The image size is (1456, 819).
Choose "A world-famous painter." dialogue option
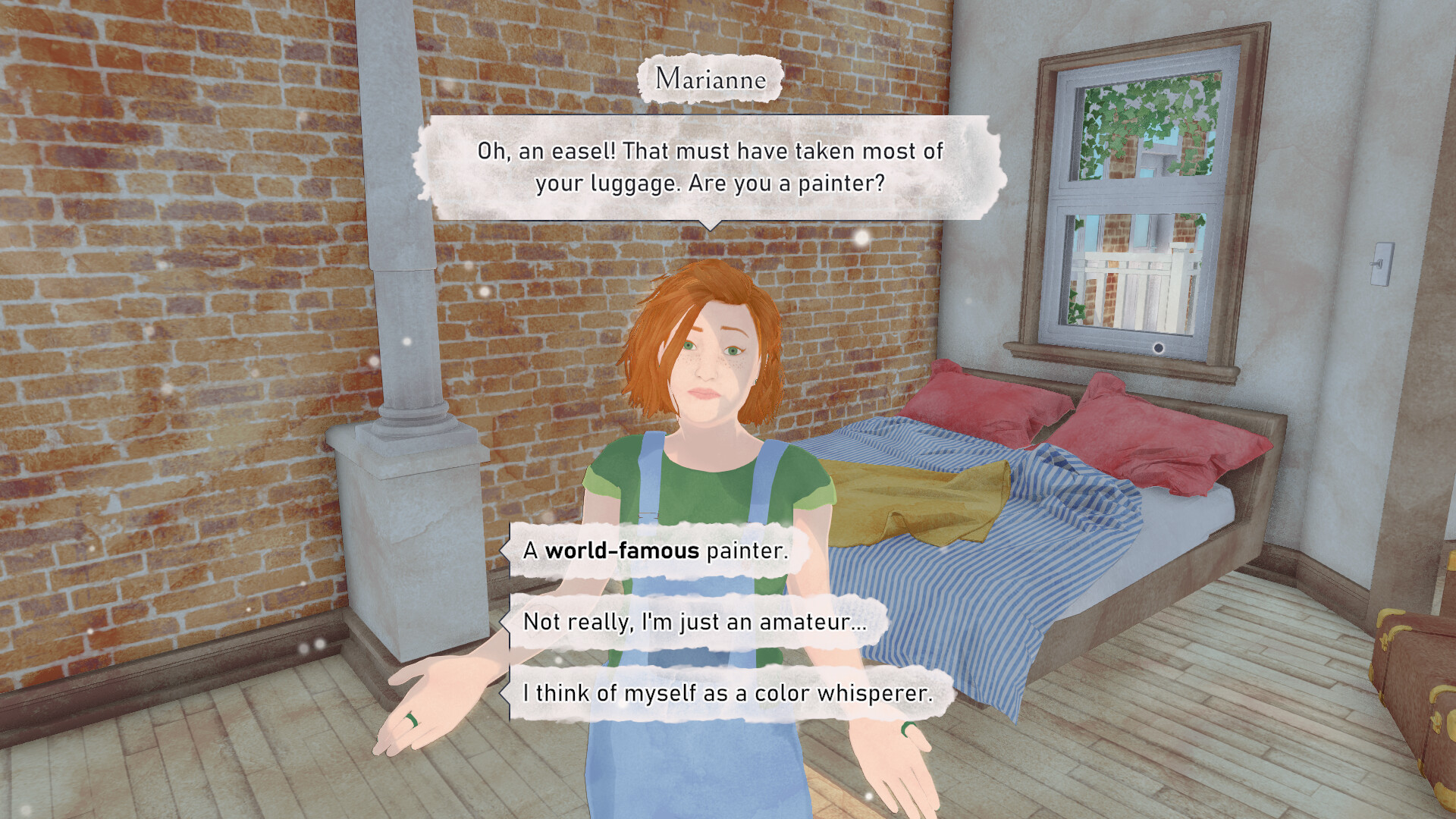pyautogui.click(x=654, y=551)
